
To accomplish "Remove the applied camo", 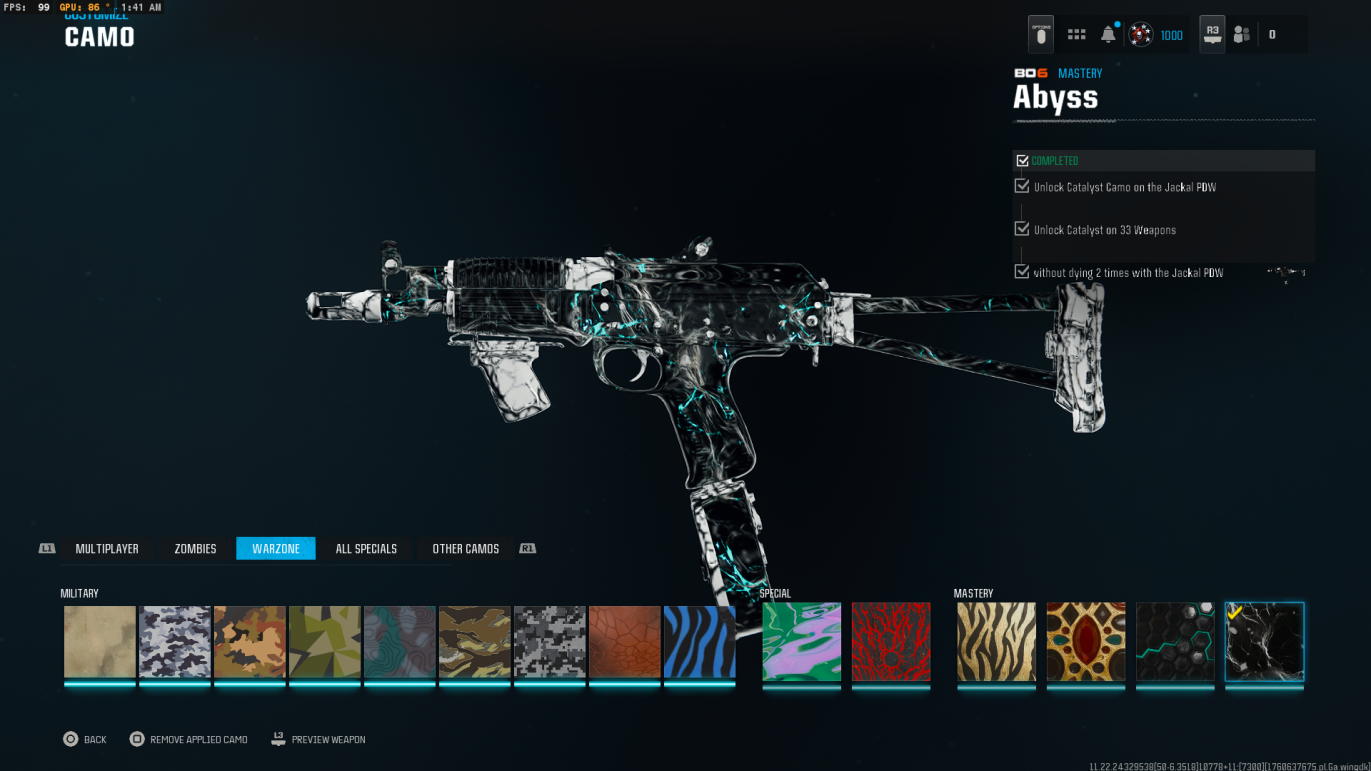I will pyautogui.click(x=189, y=739).
